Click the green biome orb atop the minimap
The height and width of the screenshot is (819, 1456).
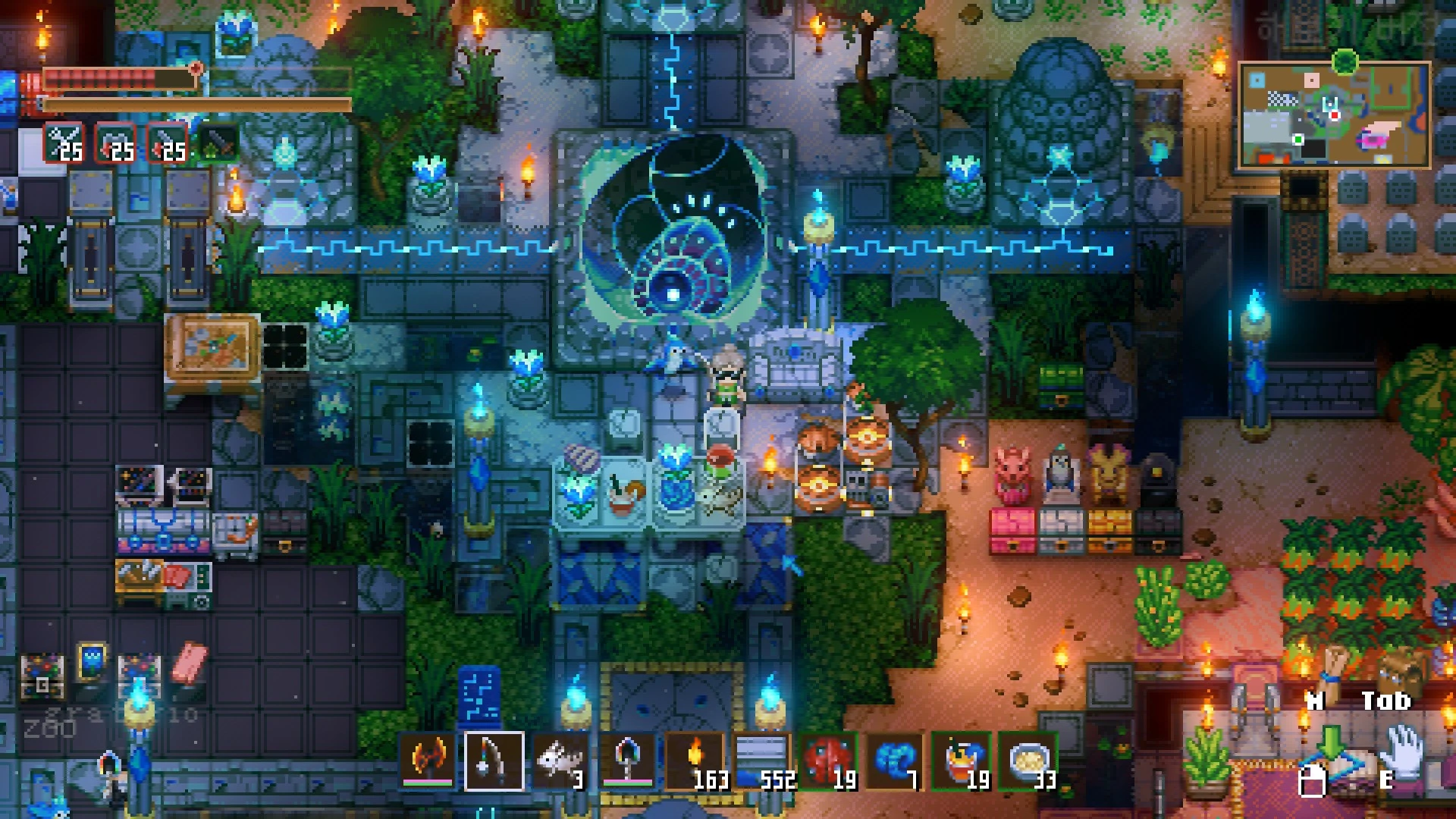(1345, 61)
